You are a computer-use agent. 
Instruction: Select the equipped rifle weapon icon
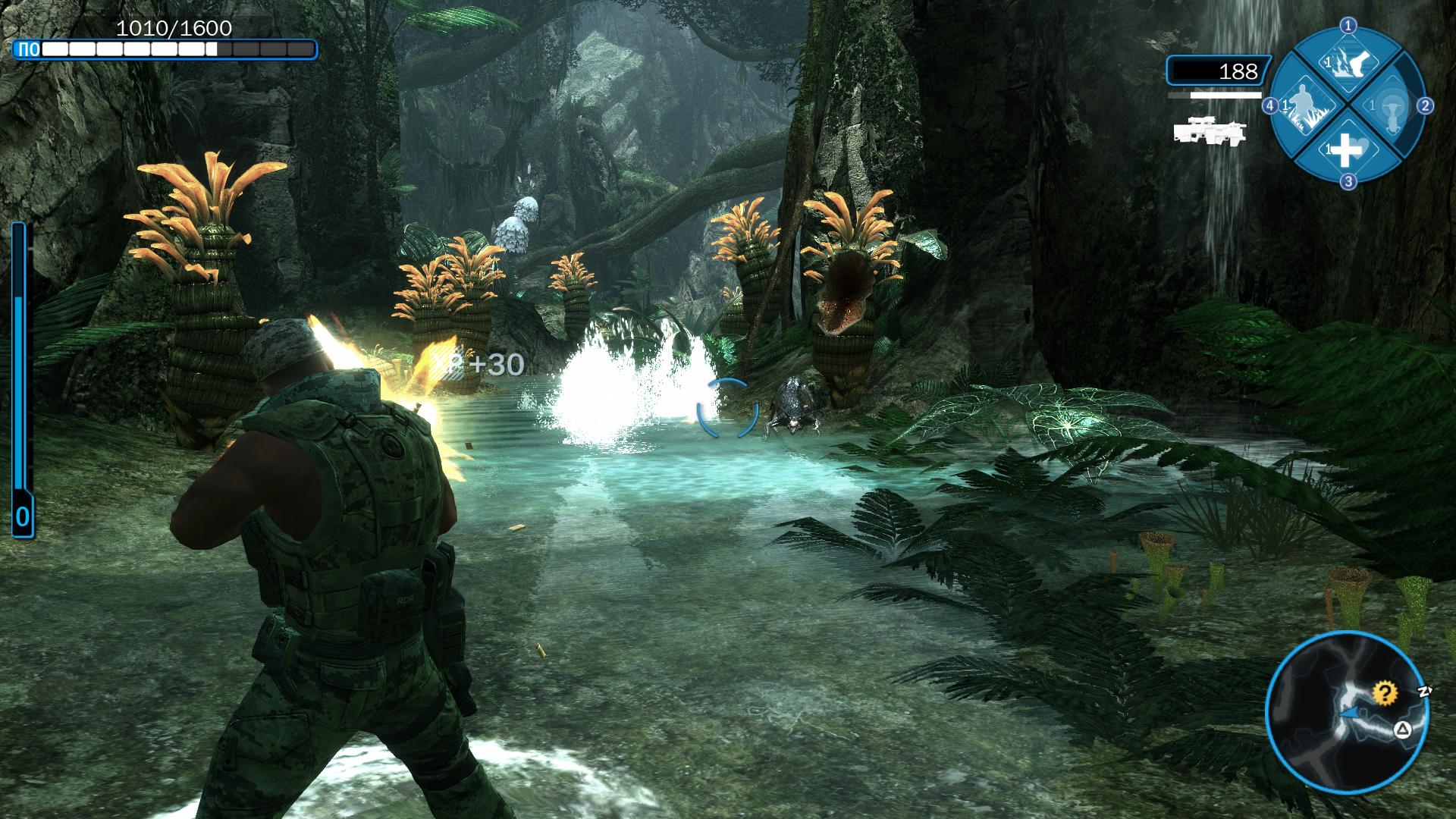tap(1209, 130)
